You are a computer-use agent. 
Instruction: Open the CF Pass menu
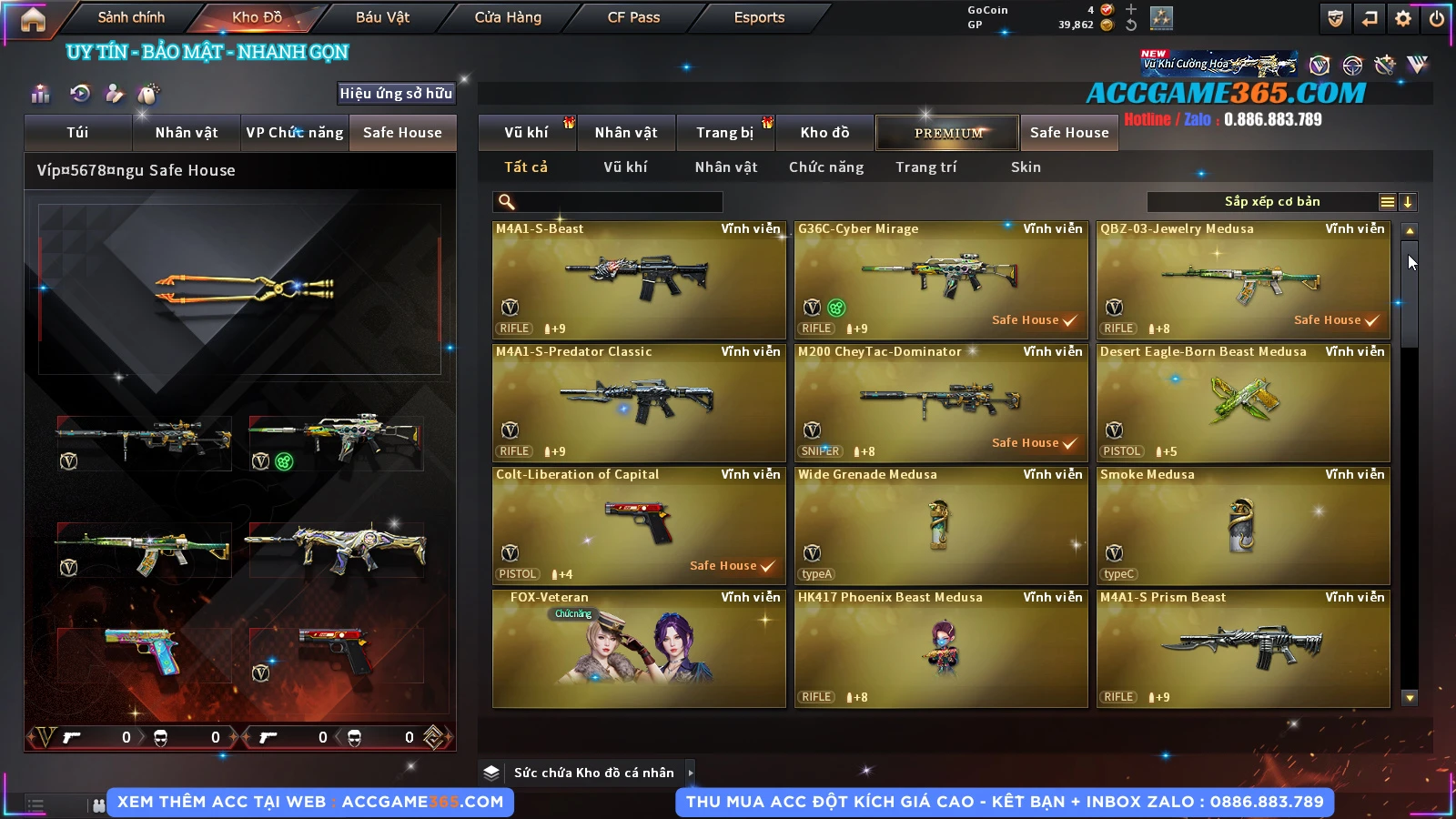coord(633,17)
